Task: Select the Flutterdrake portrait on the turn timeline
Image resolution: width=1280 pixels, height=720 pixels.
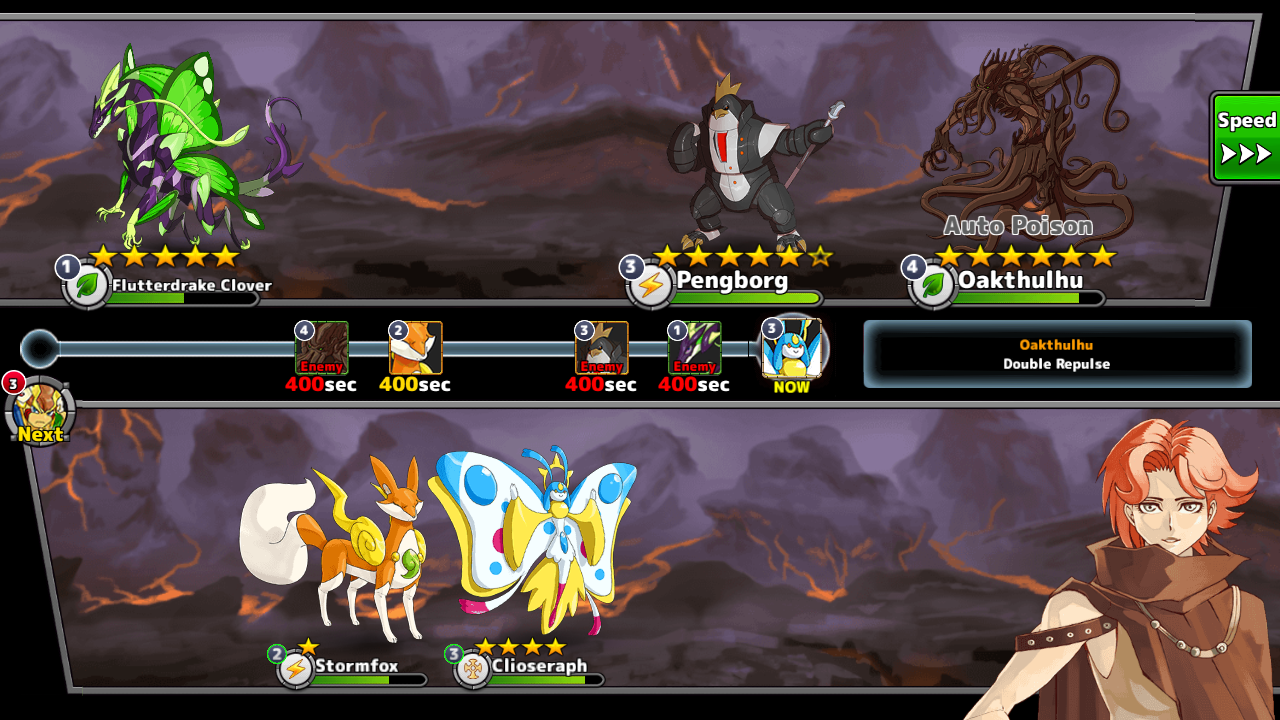Action: click(x=694, y=348)
